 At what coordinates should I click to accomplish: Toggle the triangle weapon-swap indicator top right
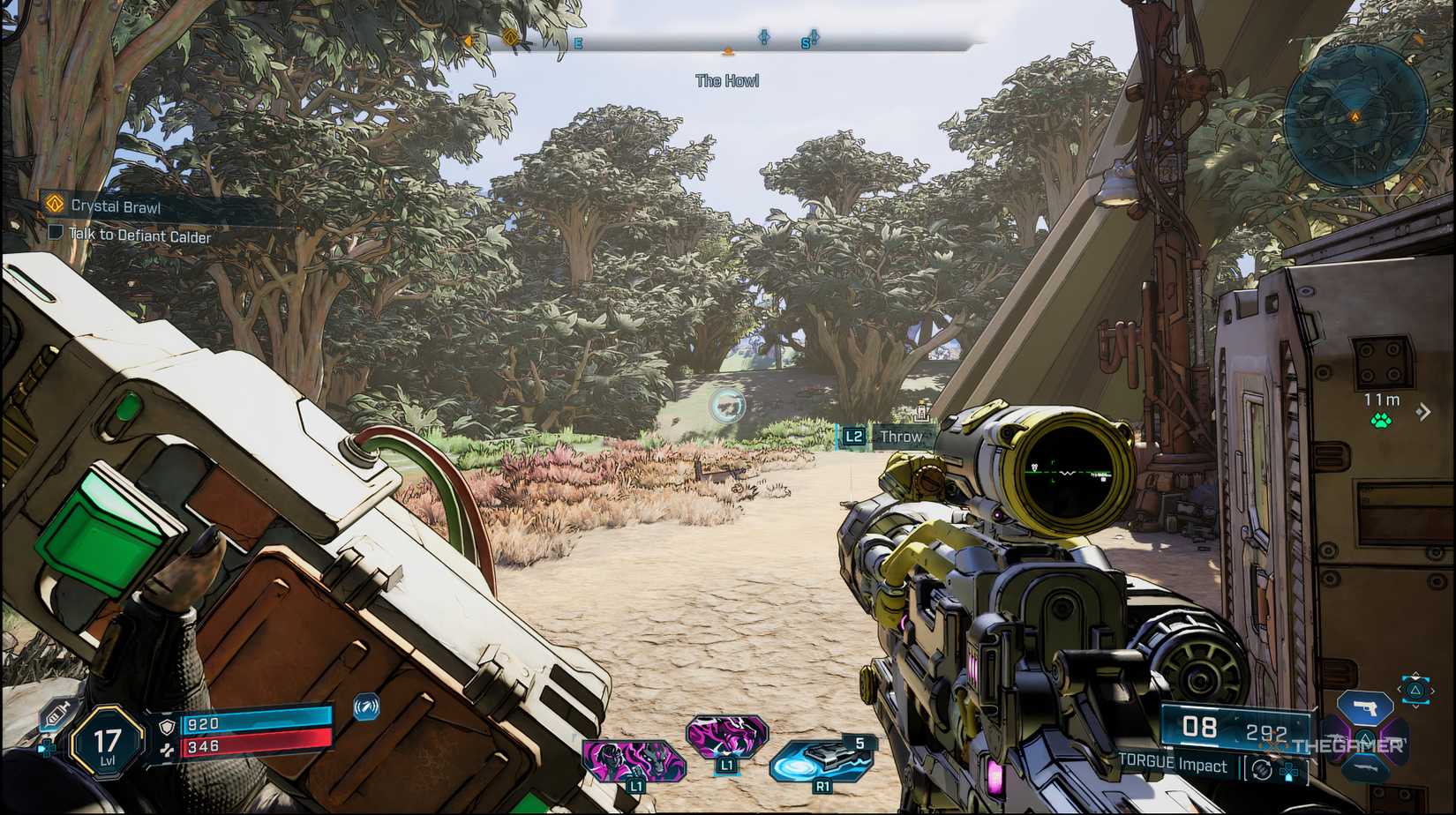point(1415,692)
